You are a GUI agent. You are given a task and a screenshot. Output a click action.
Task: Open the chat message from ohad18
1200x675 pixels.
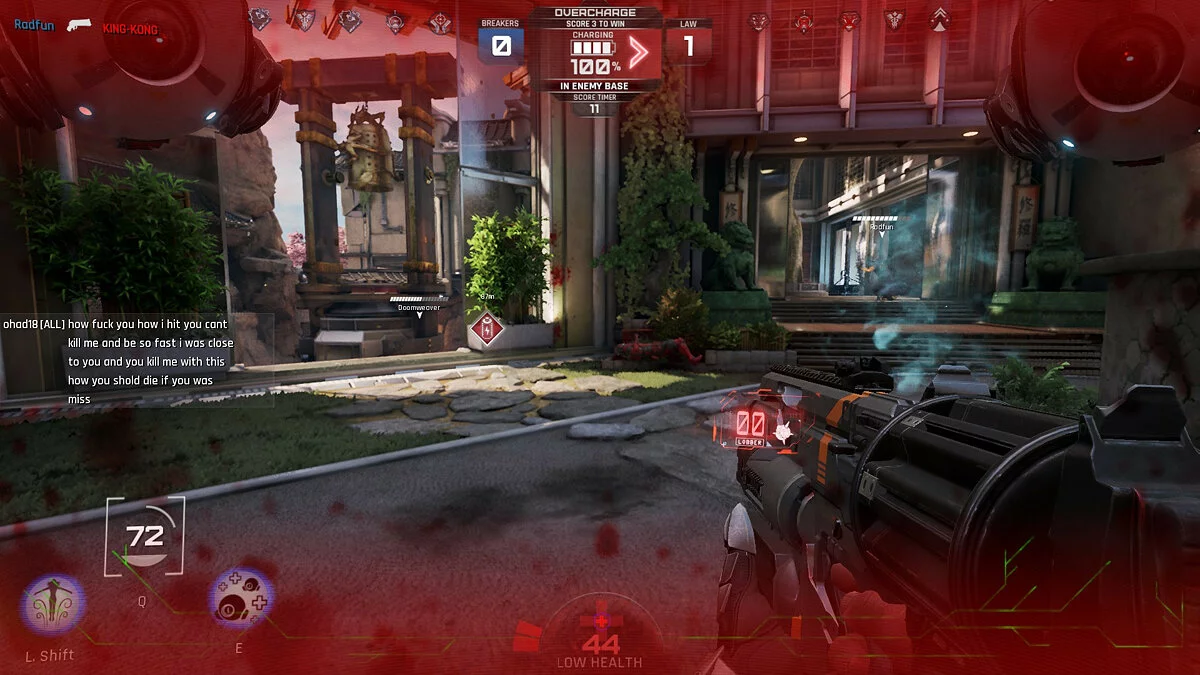click(x=137, y=361)
